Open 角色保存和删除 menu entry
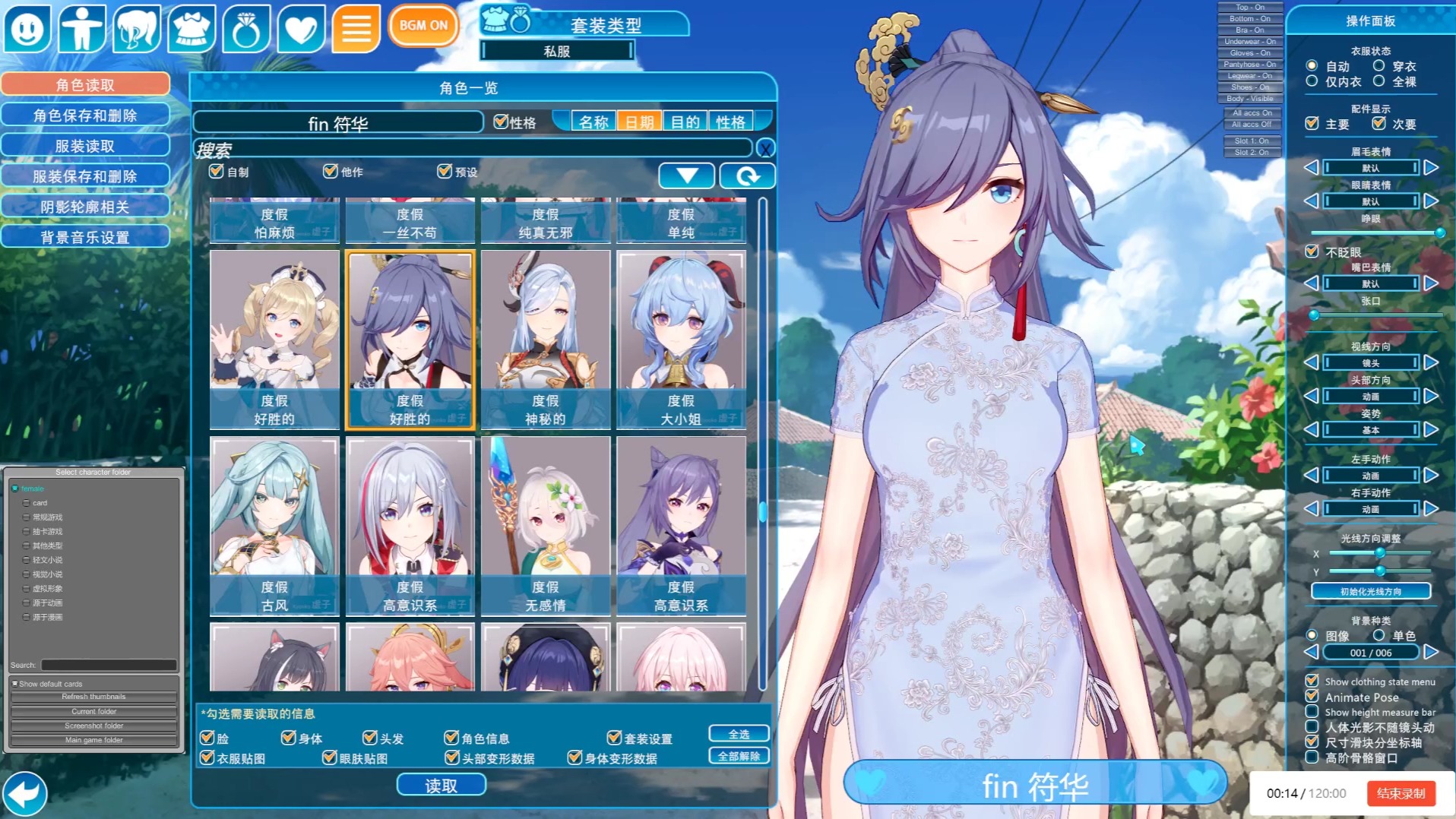This screenshot has width=1456, height=819. pyautogui.click(x=85, y=115)
